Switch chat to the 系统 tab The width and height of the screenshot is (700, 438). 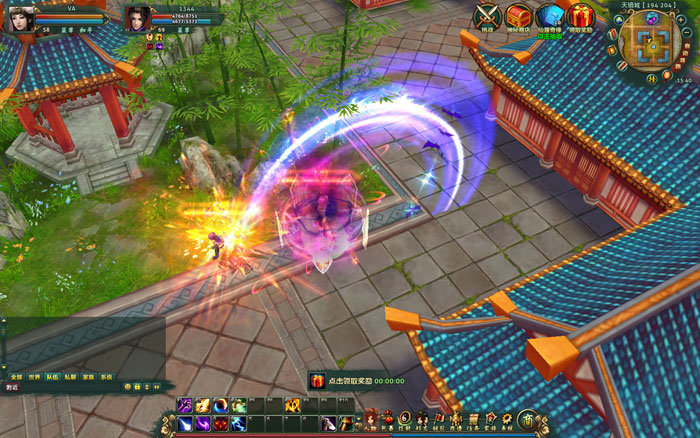(106, 376)
